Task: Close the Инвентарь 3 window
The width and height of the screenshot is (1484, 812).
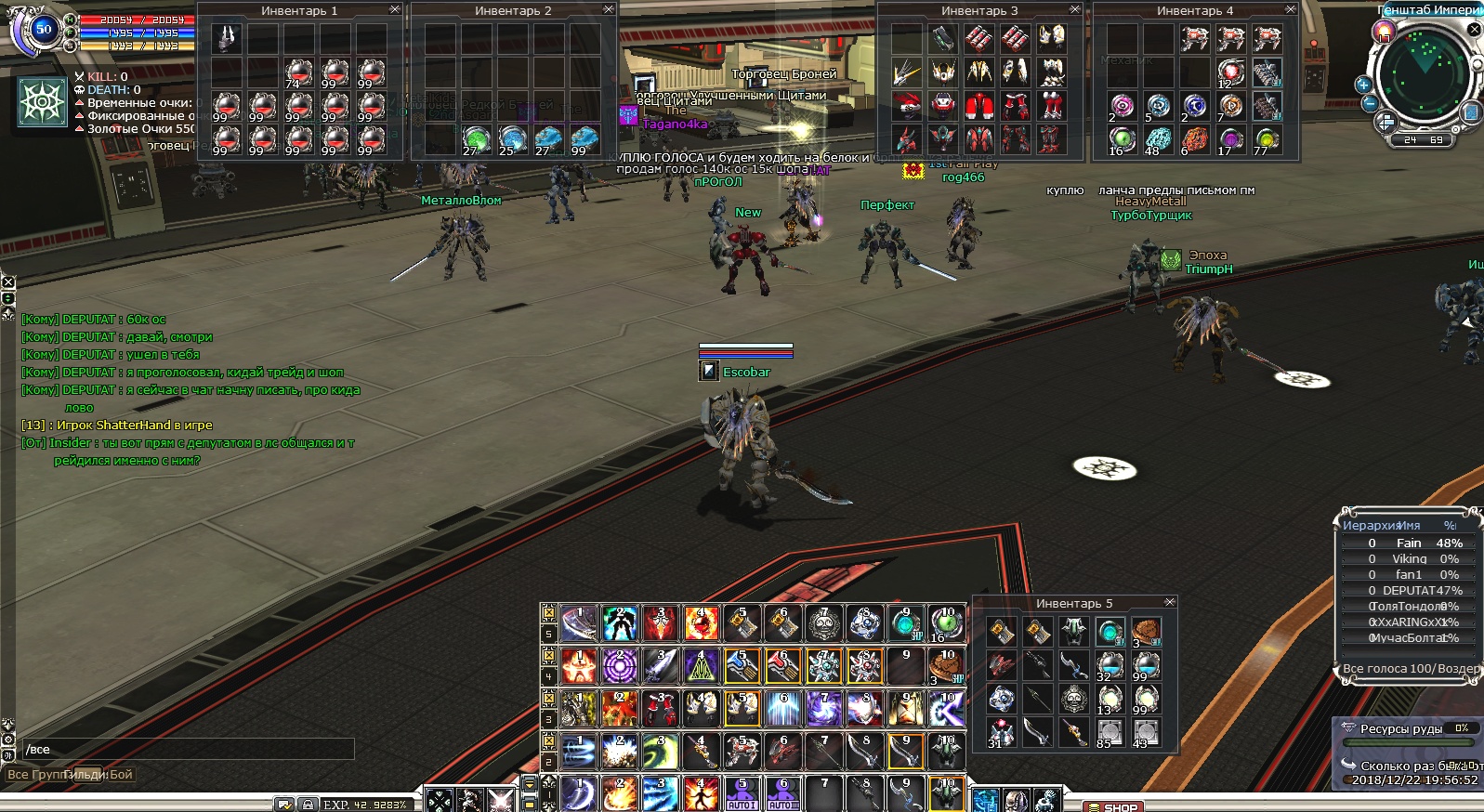Action: [x=1075, y=9]
